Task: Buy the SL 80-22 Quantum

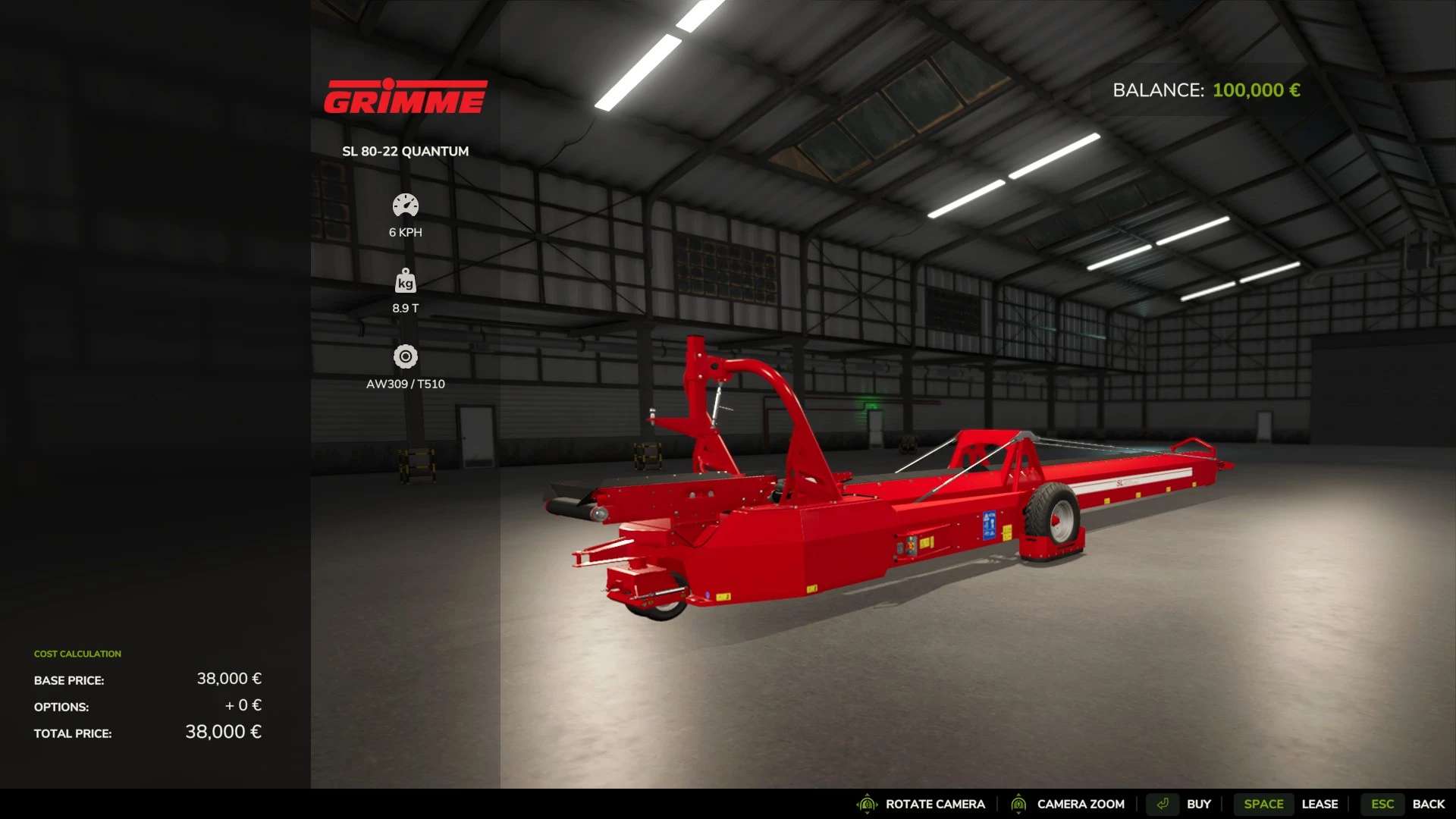Action: click(1198, 804)
